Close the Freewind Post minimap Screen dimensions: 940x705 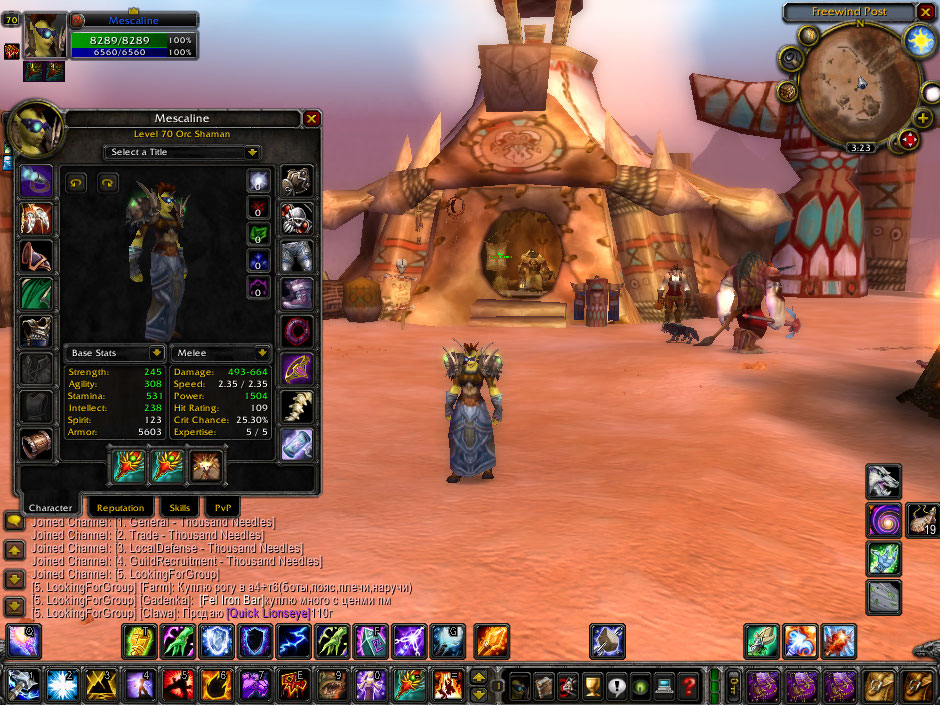927,12
